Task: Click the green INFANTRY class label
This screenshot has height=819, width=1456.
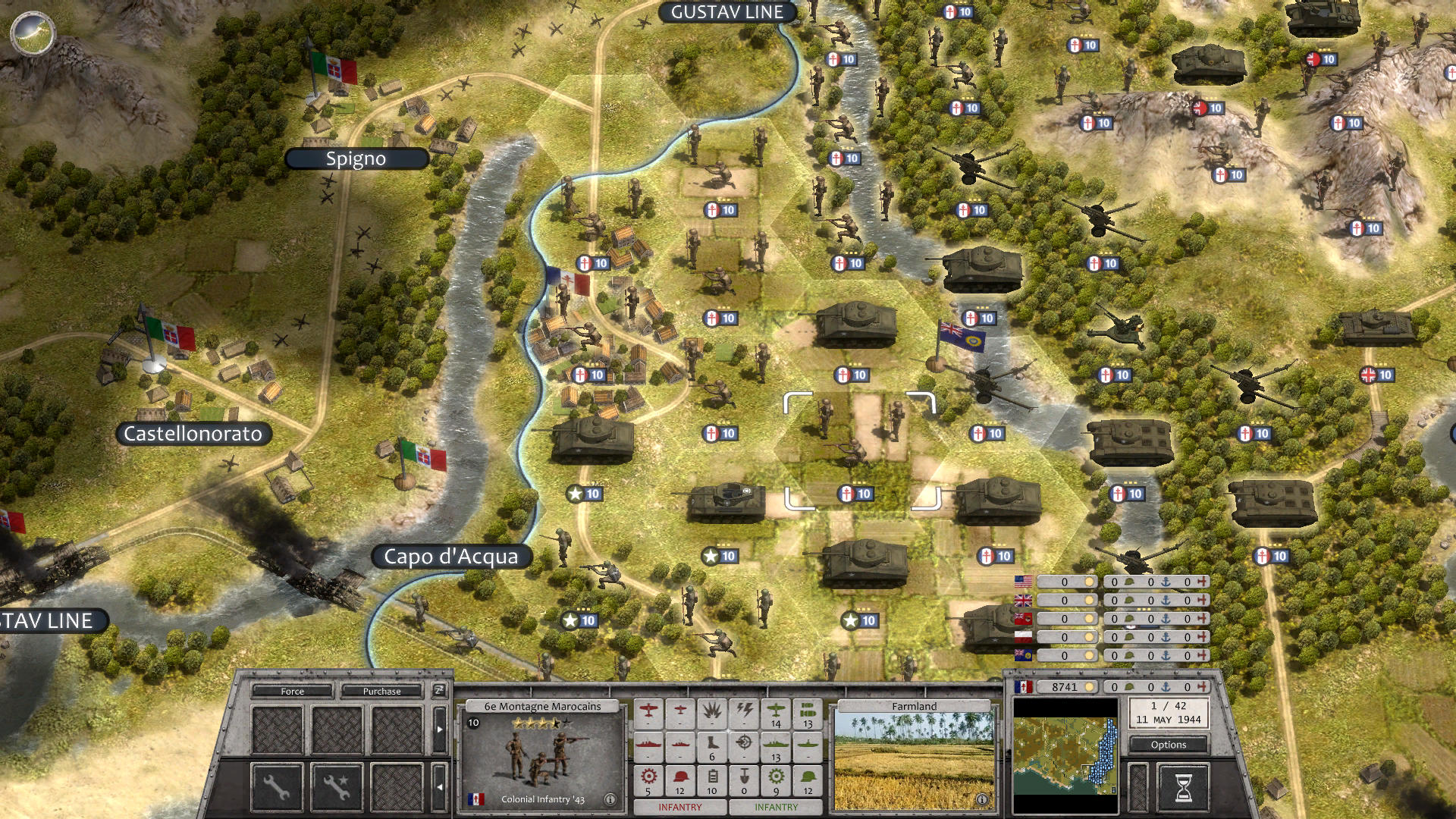Action: [777, 808]
